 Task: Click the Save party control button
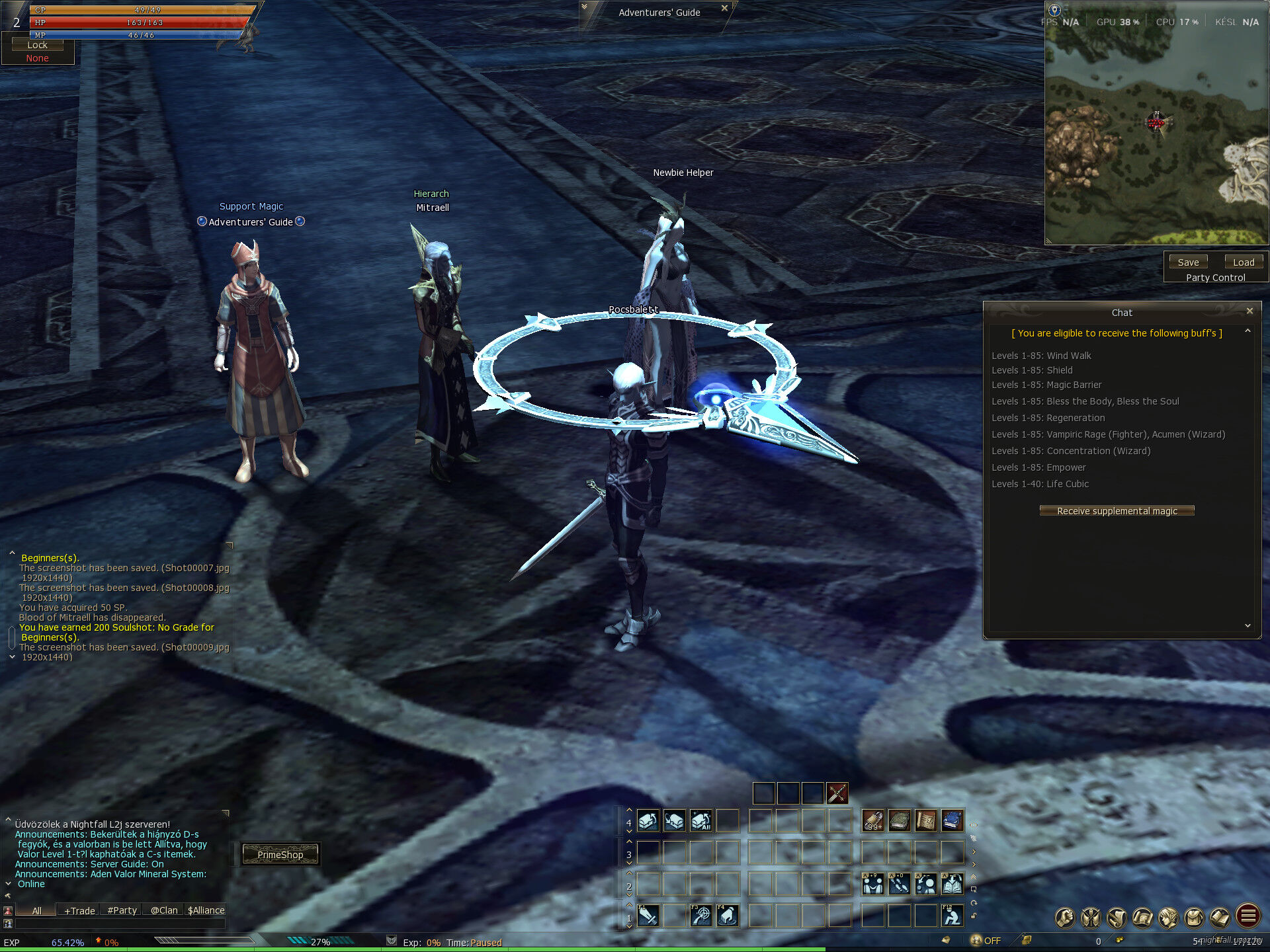1188,262
